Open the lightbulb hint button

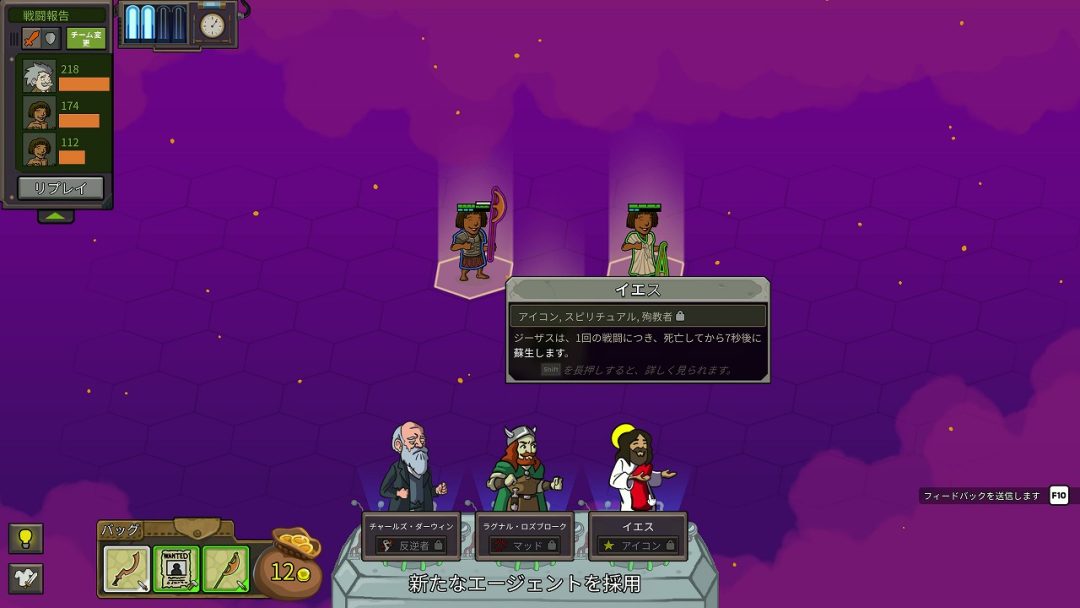click(x=25, y=538)
